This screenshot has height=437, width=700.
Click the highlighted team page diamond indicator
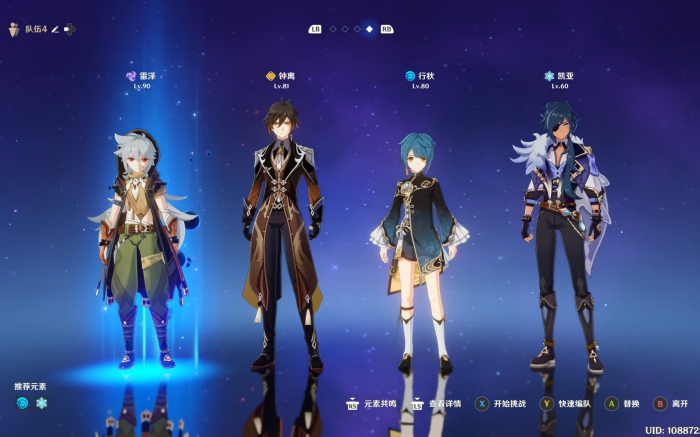click(x=369, y=29)
